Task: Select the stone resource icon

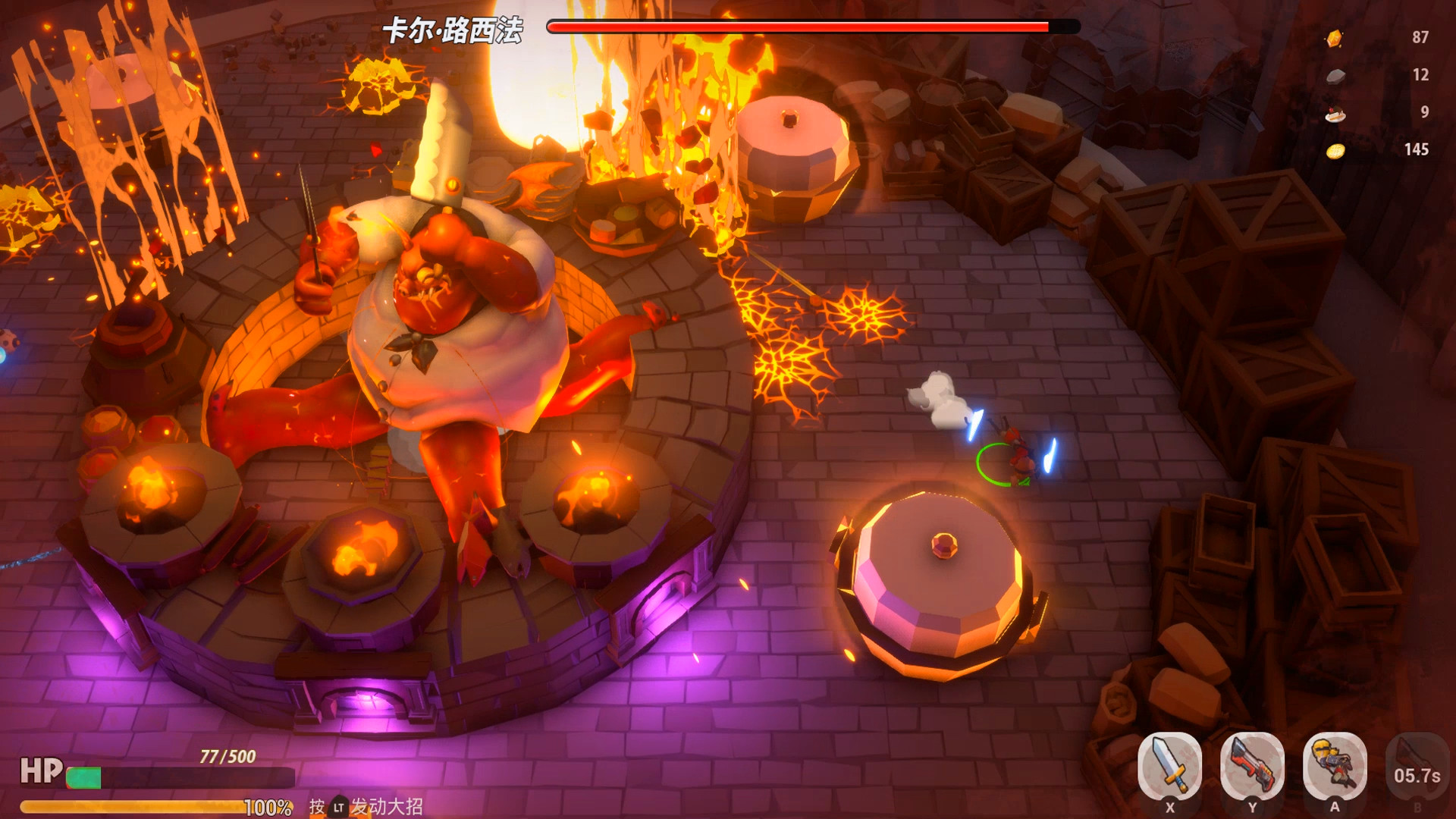Action: coord(1335,76)
